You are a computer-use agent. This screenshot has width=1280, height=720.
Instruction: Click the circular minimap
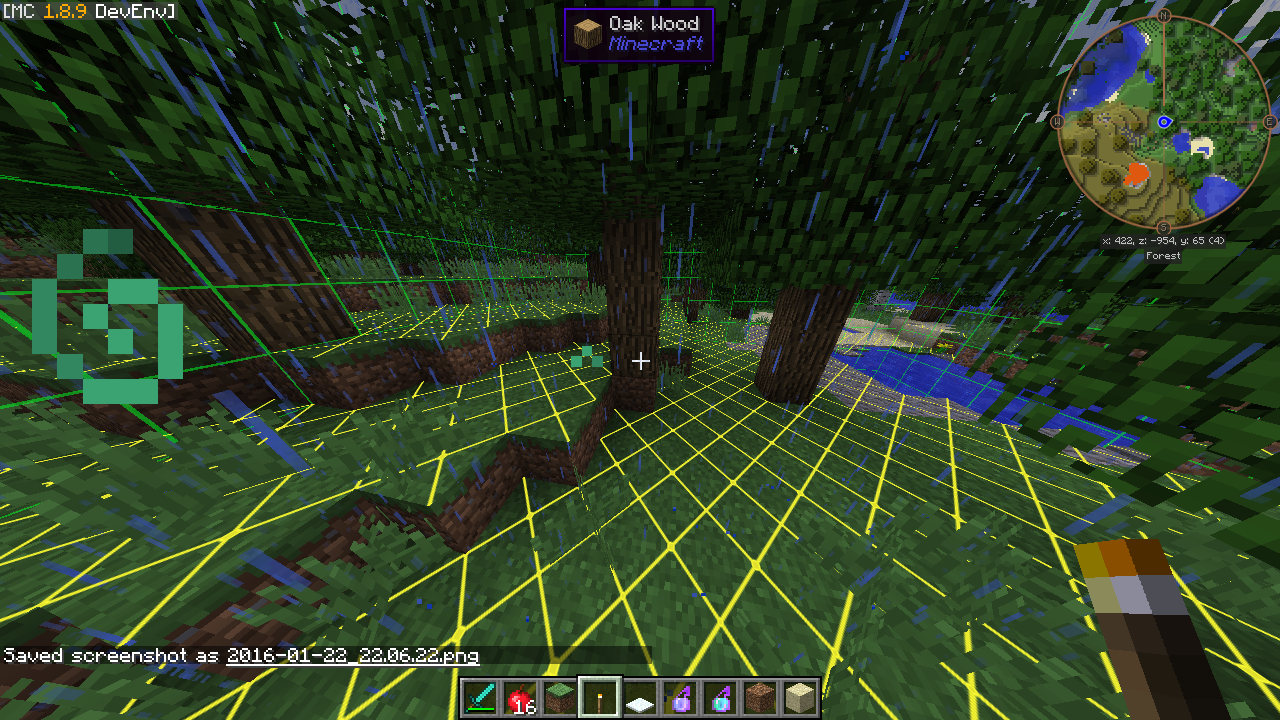point(1164,121)
